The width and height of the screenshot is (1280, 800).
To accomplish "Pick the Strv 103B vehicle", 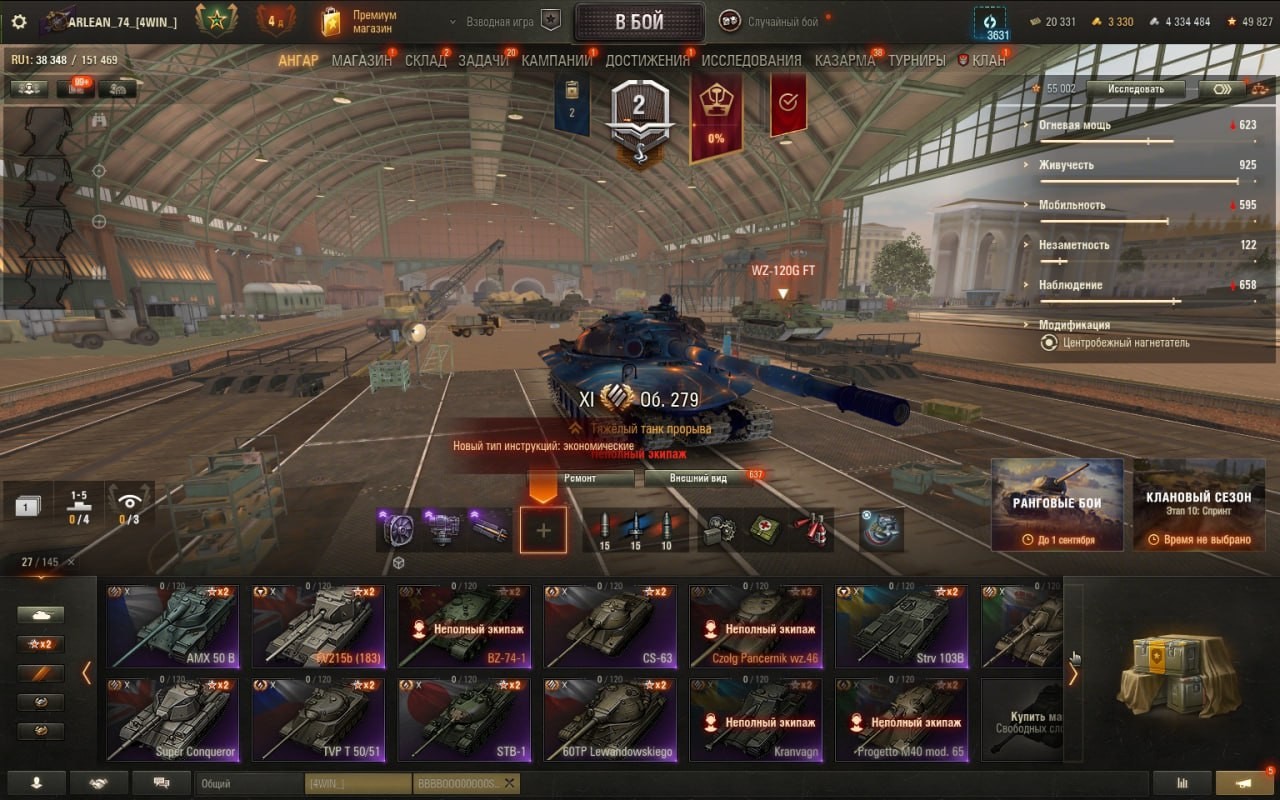I will 902,626.
